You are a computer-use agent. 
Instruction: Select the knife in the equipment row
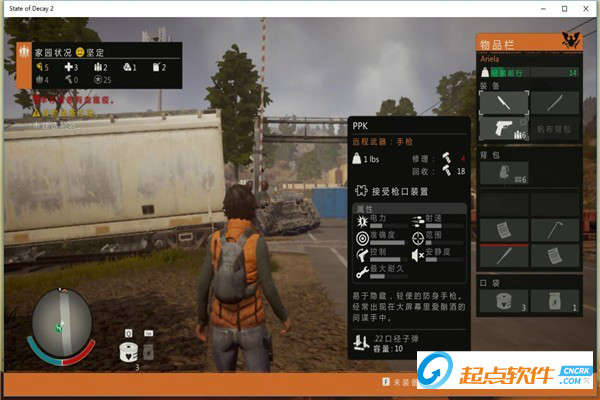503,101
